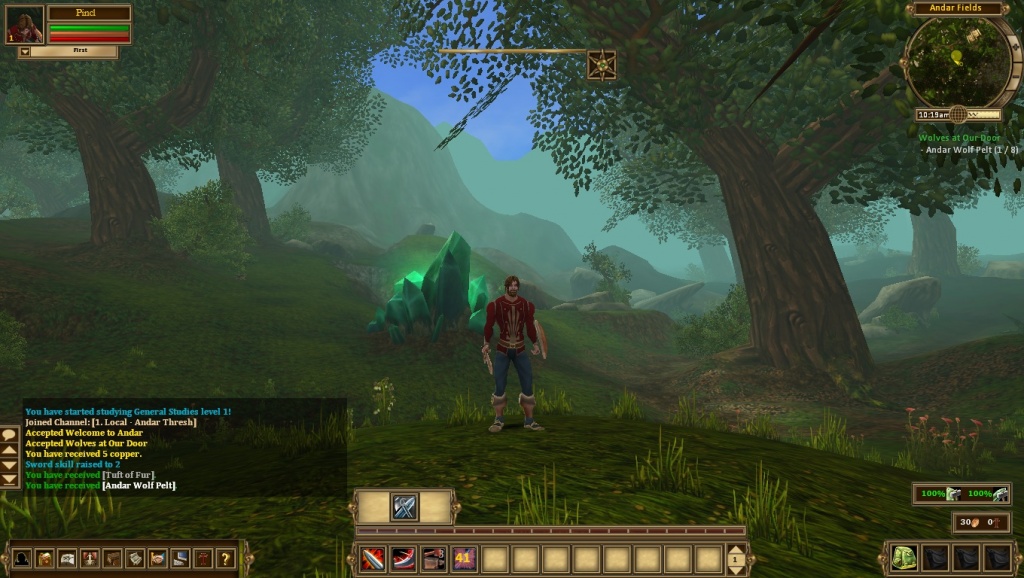This screenshot has height=578, width=1024.
Task: Open the green backpack bag slot
Action: pos(904,558)
